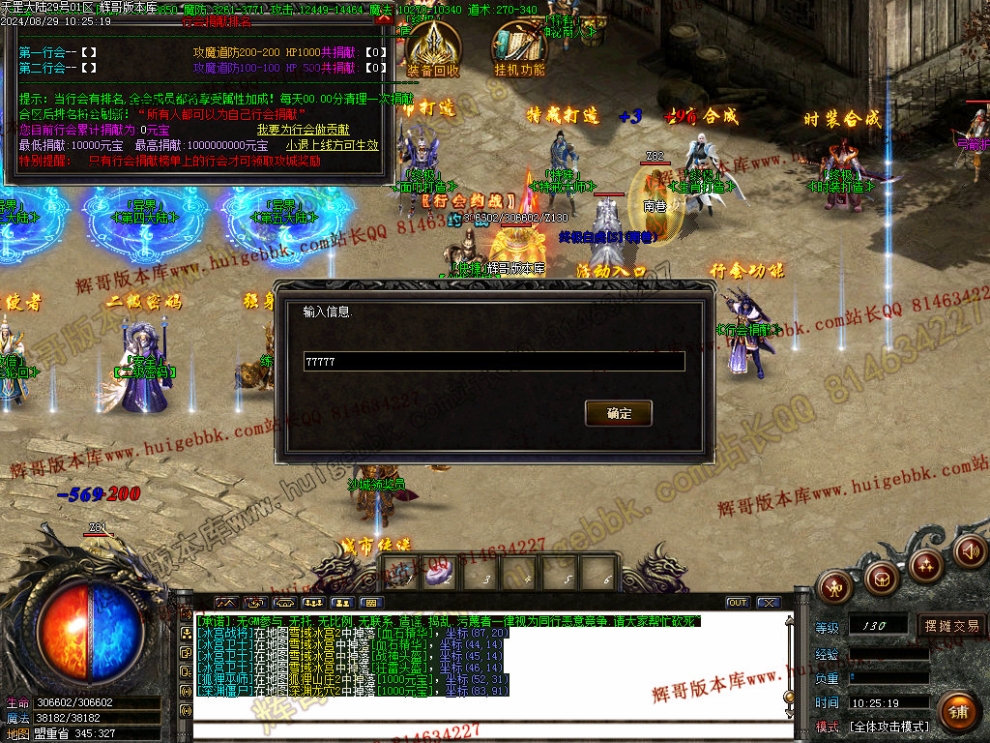Image resolution: width=990 pixels, height=743 pixels.
Task: Change the 全体攻击模式 attack mode
Action: click(889, 726)
